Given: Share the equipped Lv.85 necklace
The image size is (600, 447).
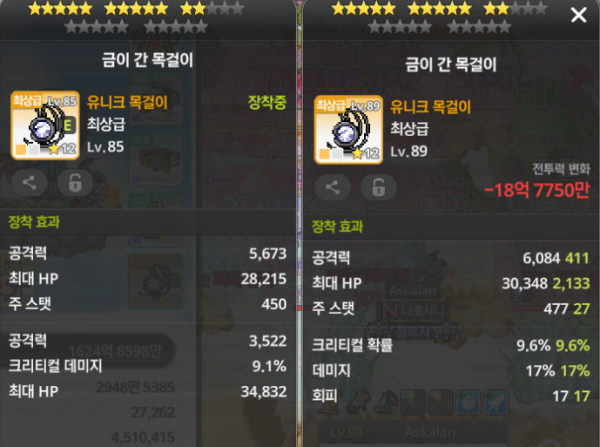Looking at the screenshot, I should pyautogui.click(x=30, y=182).
